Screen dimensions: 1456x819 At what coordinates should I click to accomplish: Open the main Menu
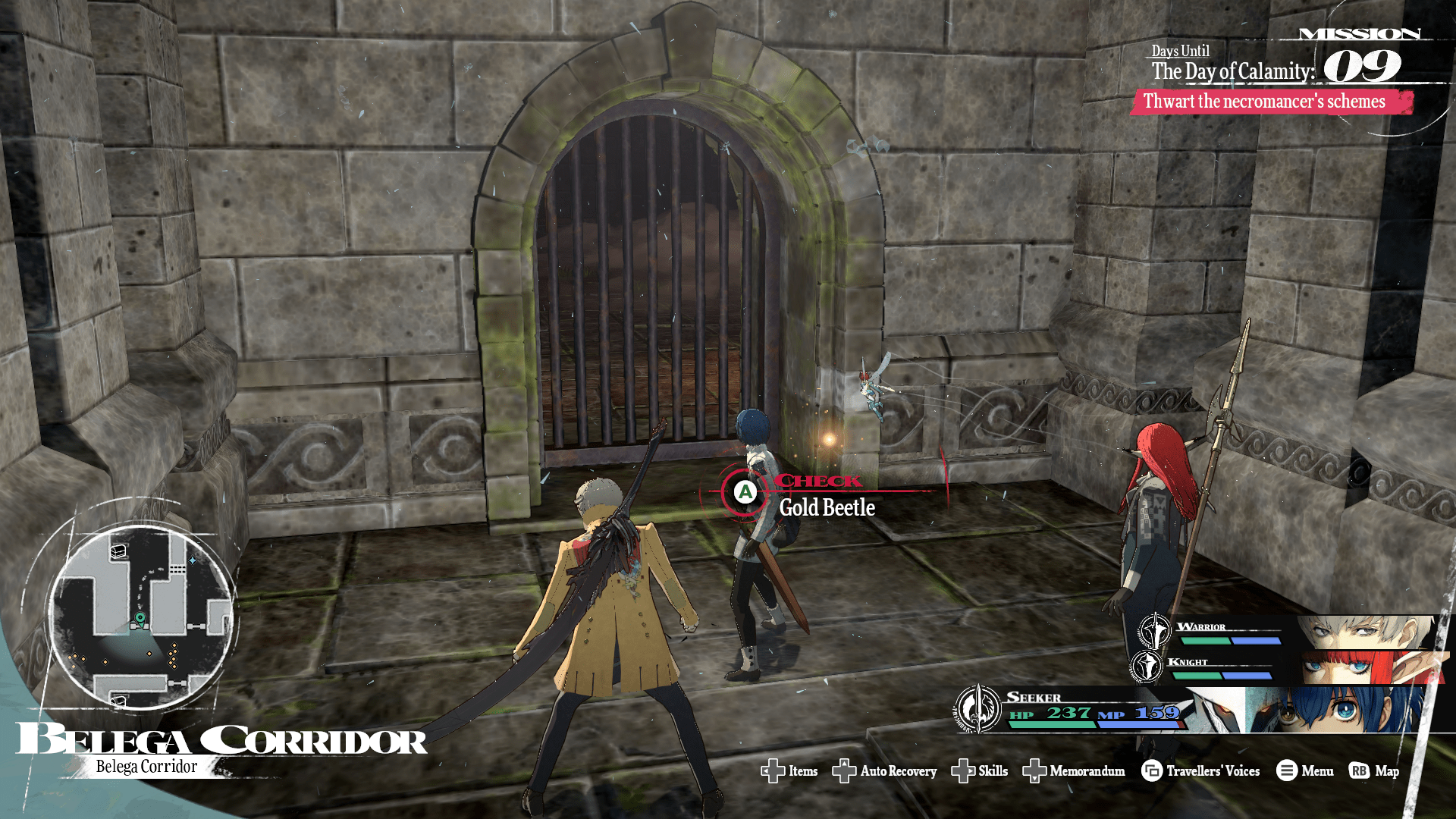[x=1304, y=771]
